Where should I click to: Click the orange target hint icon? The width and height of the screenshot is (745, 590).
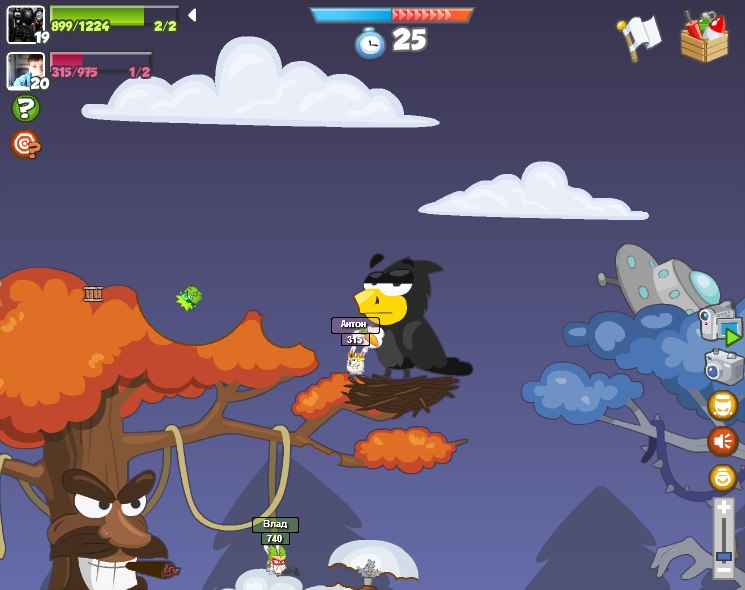pos(25,145)
